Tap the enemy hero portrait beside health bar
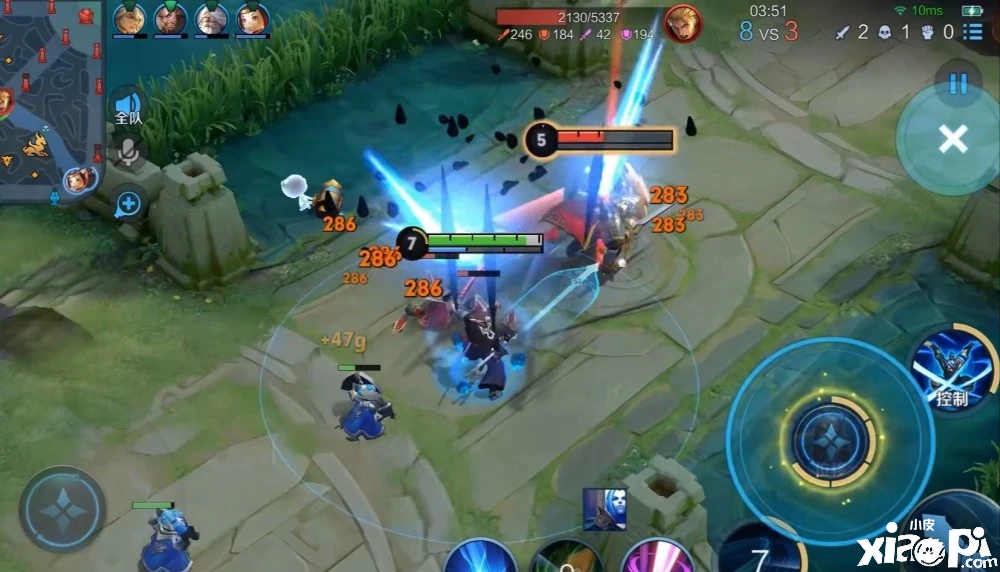Image resolution: width=1000 pixels, height=572 pixels. [x=683, y=22]
